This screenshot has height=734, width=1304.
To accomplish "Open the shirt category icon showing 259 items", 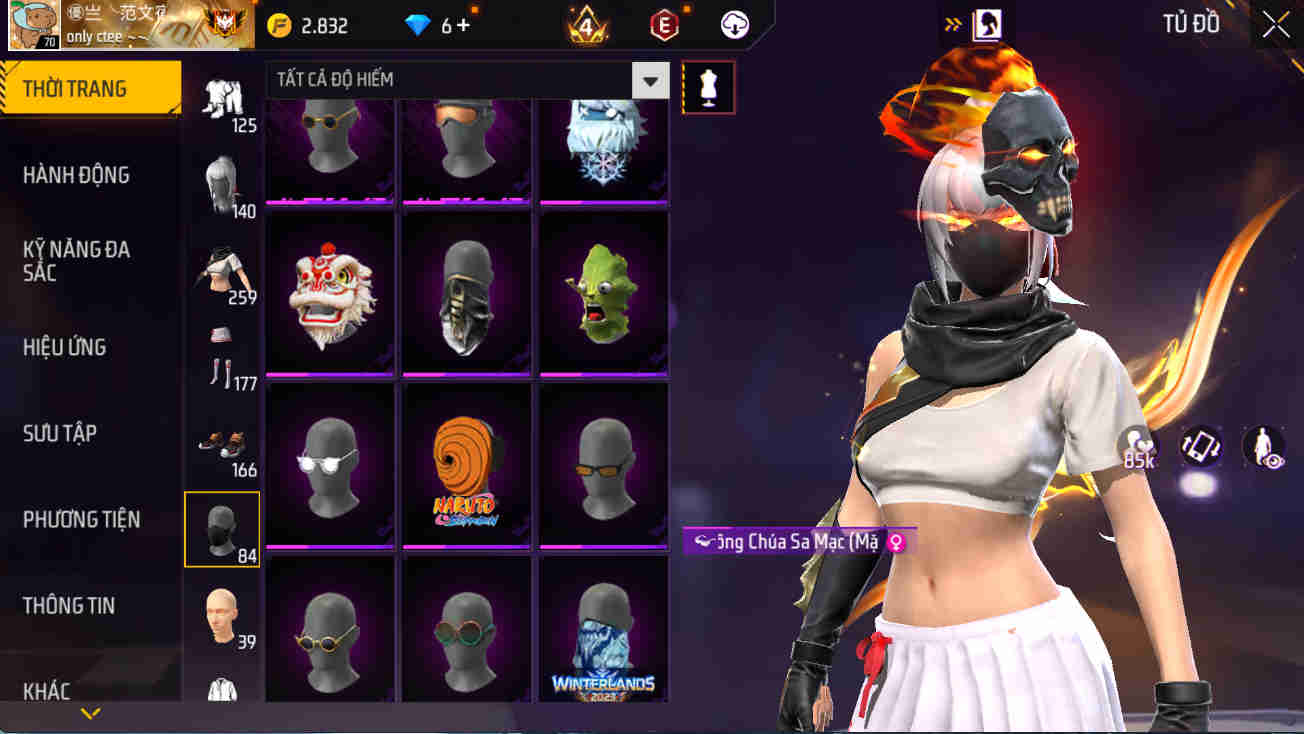I will [222, 265].
